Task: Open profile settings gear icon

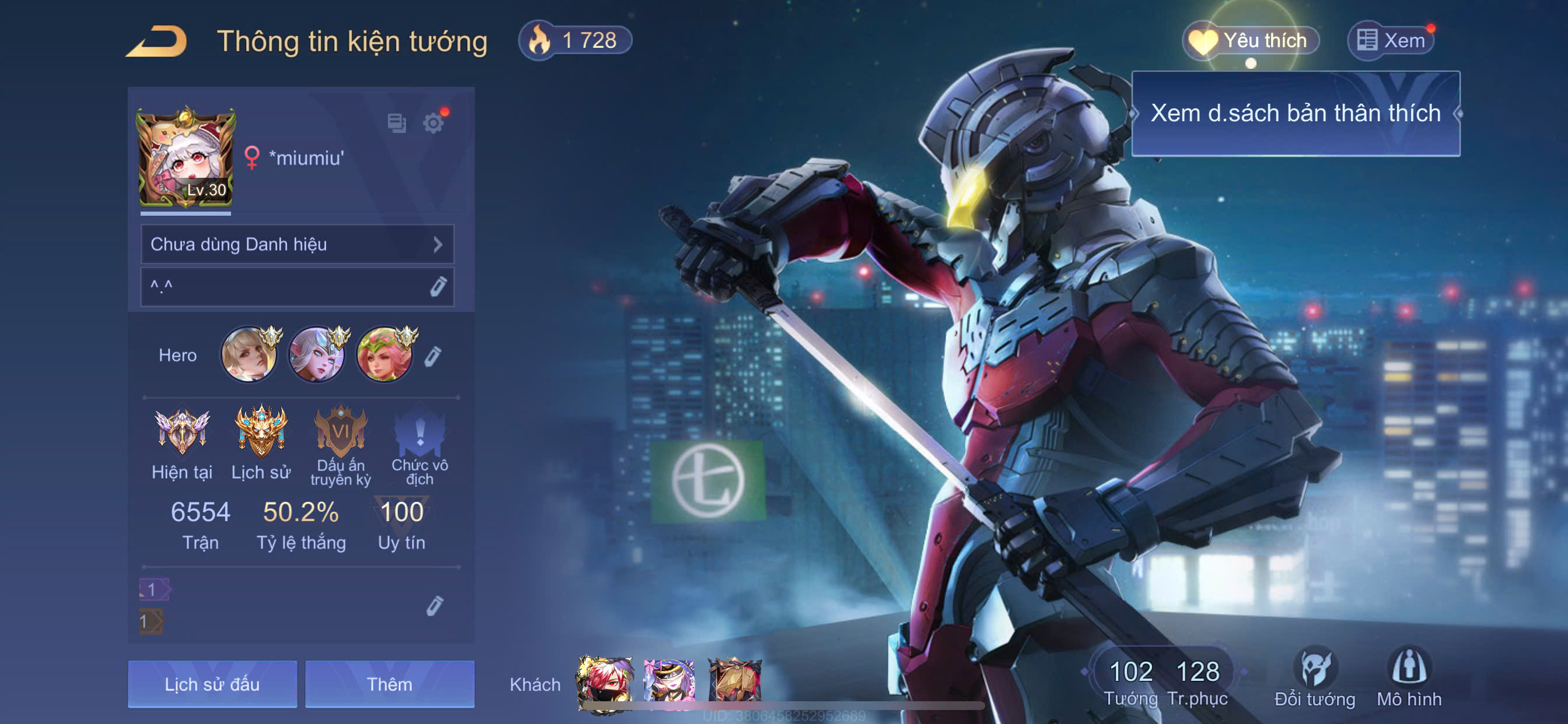Action: click(433, 124)
